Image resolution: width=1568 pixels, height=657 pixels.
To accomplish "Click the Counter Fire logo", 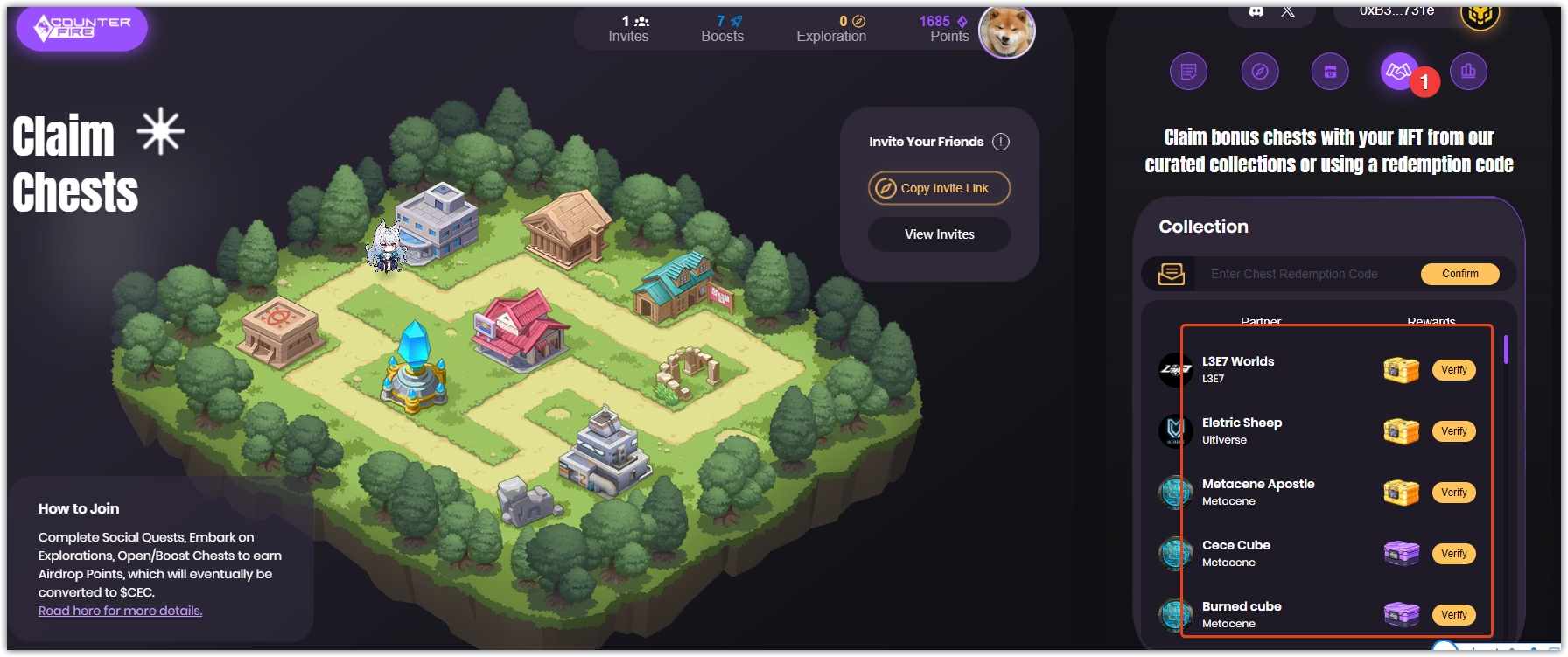I will [x=82, y=28].
